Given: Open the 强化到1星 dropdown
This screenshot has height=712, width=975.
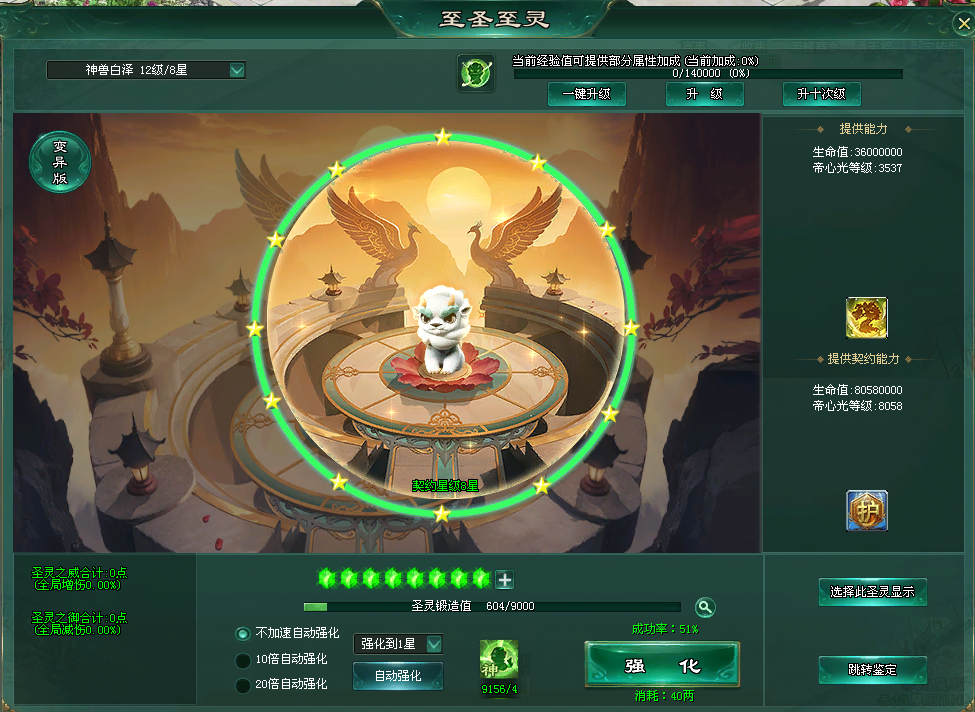Looking at the screenshot, I should (x=434, y=644).
